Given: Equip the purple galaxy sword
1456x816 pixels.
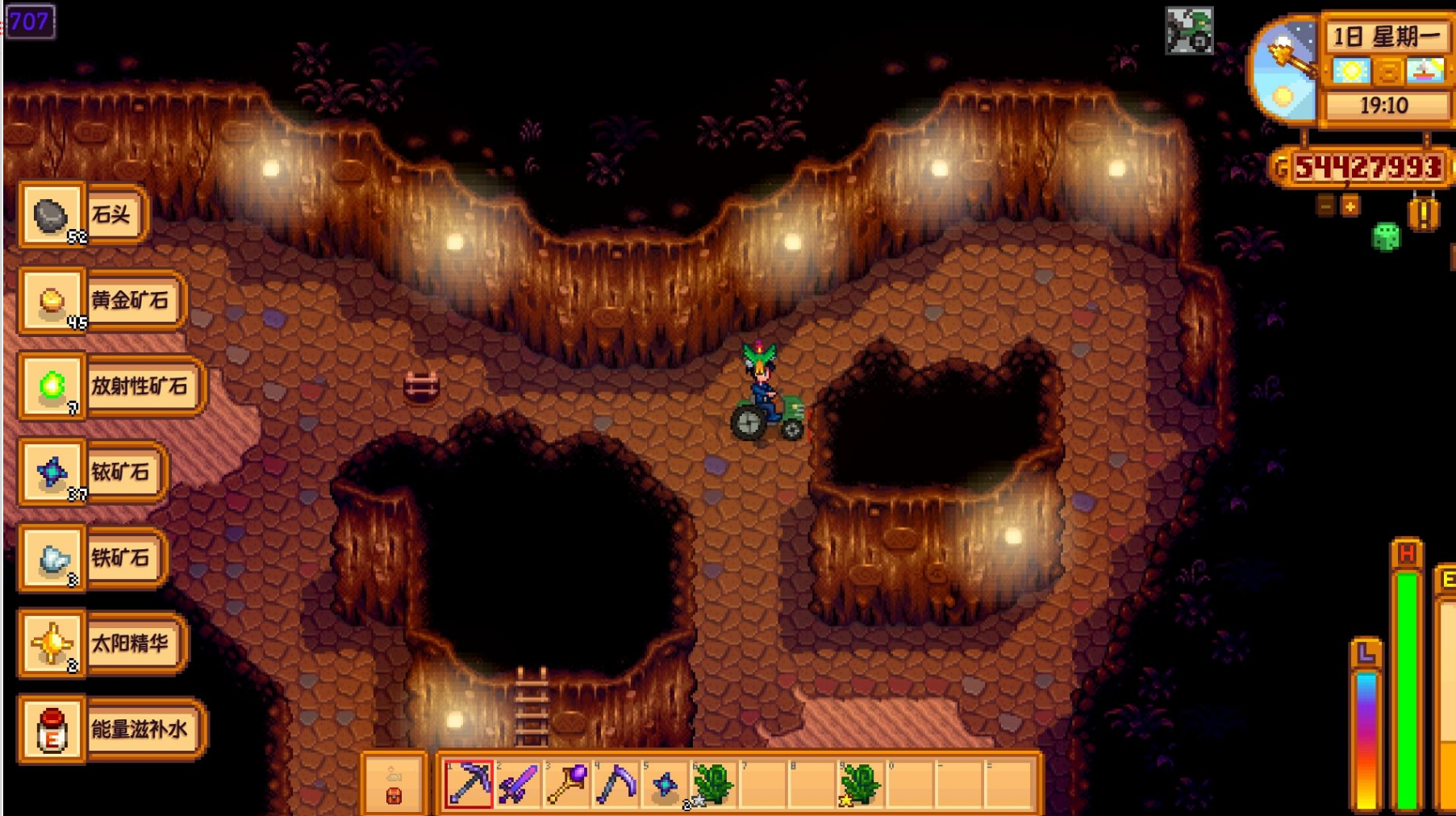Looking at the screenshot, I should (x=518, y=783).
